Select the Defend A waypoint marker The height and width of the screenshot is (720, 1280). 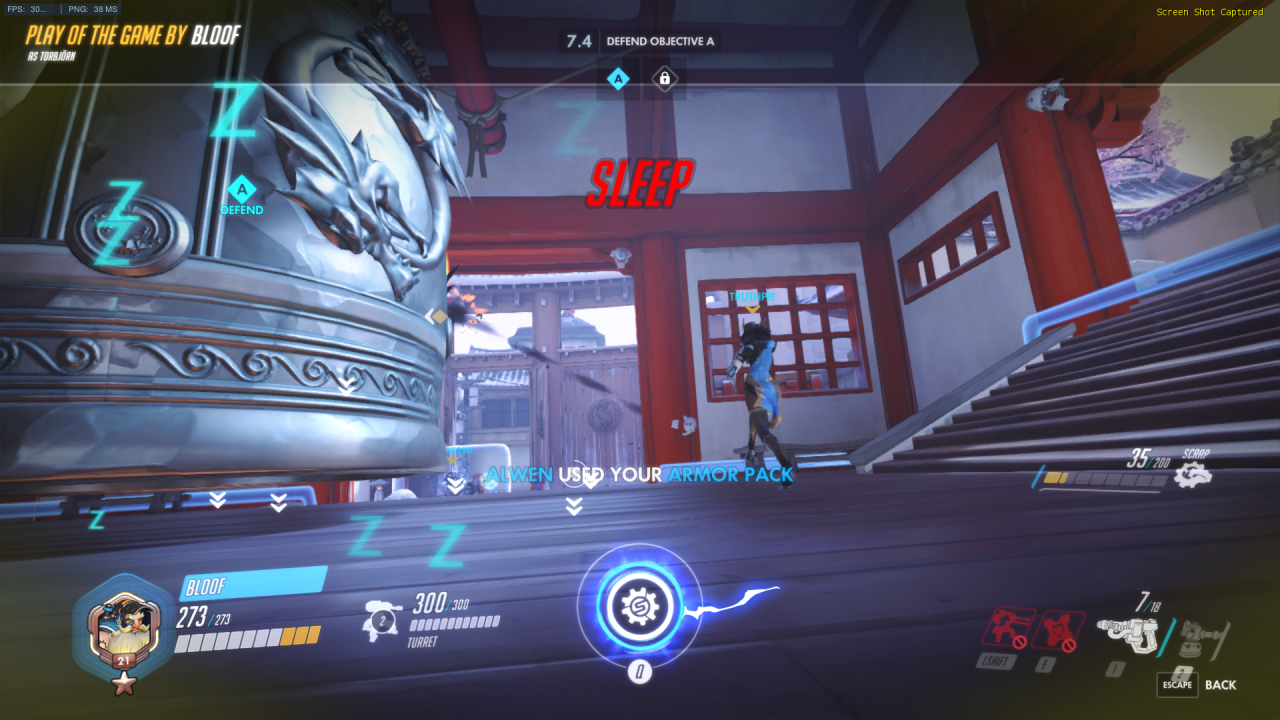[x=242, y=190]
